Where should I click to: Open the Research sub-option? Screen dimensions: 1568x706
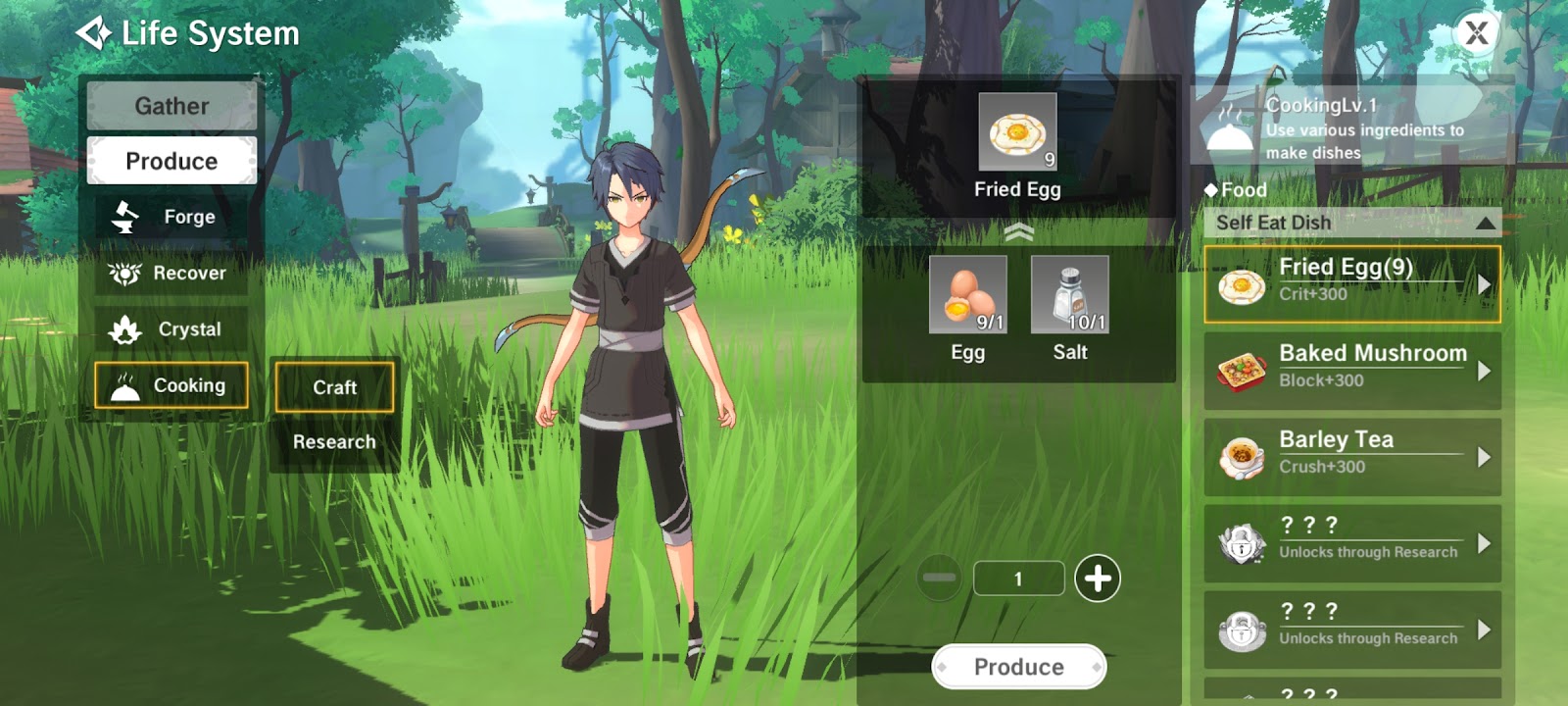click(x=334, y=442)
